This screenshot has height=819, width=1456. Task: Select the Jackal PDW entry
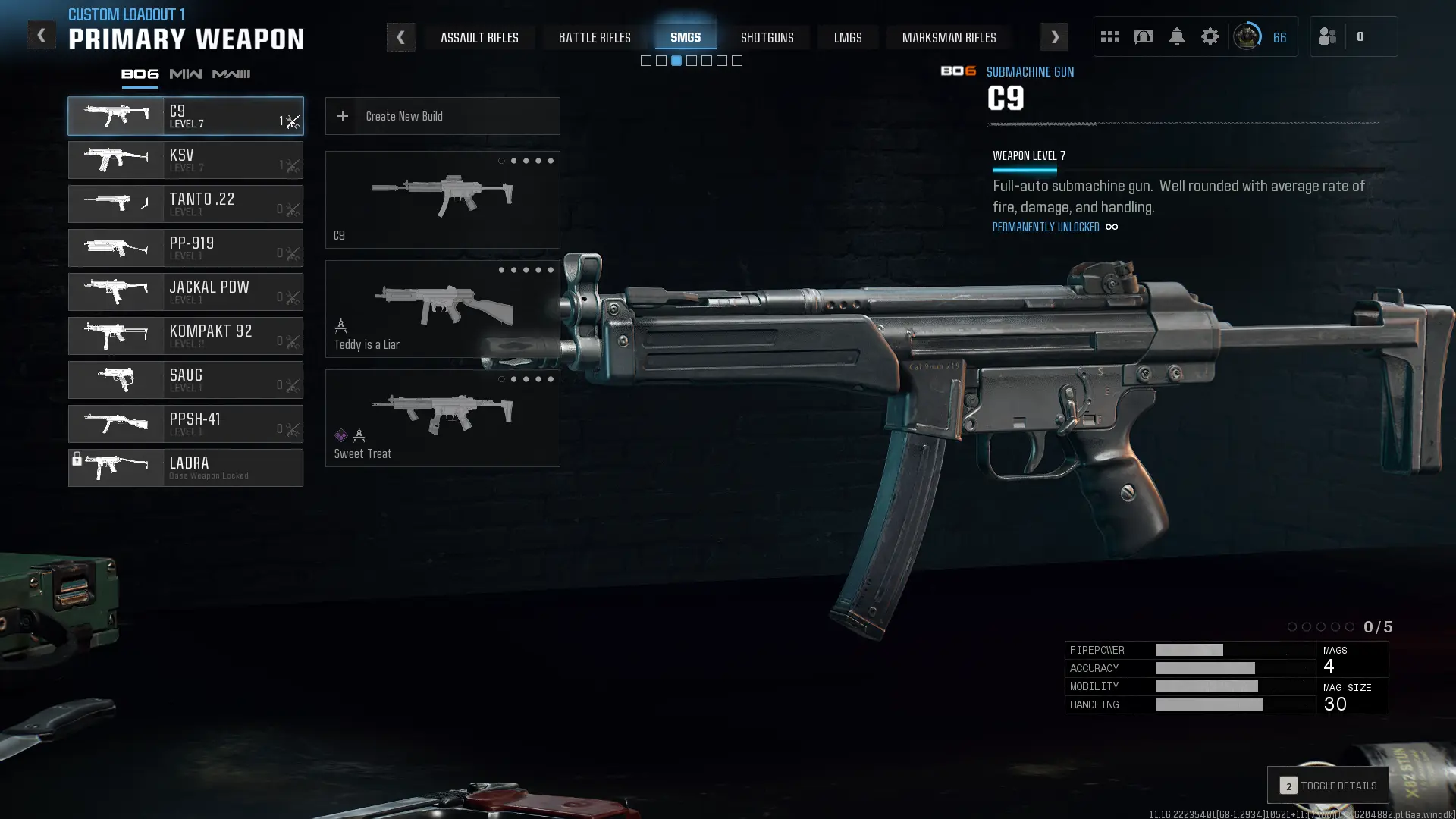pyautogui.click(x=186, y=292)
